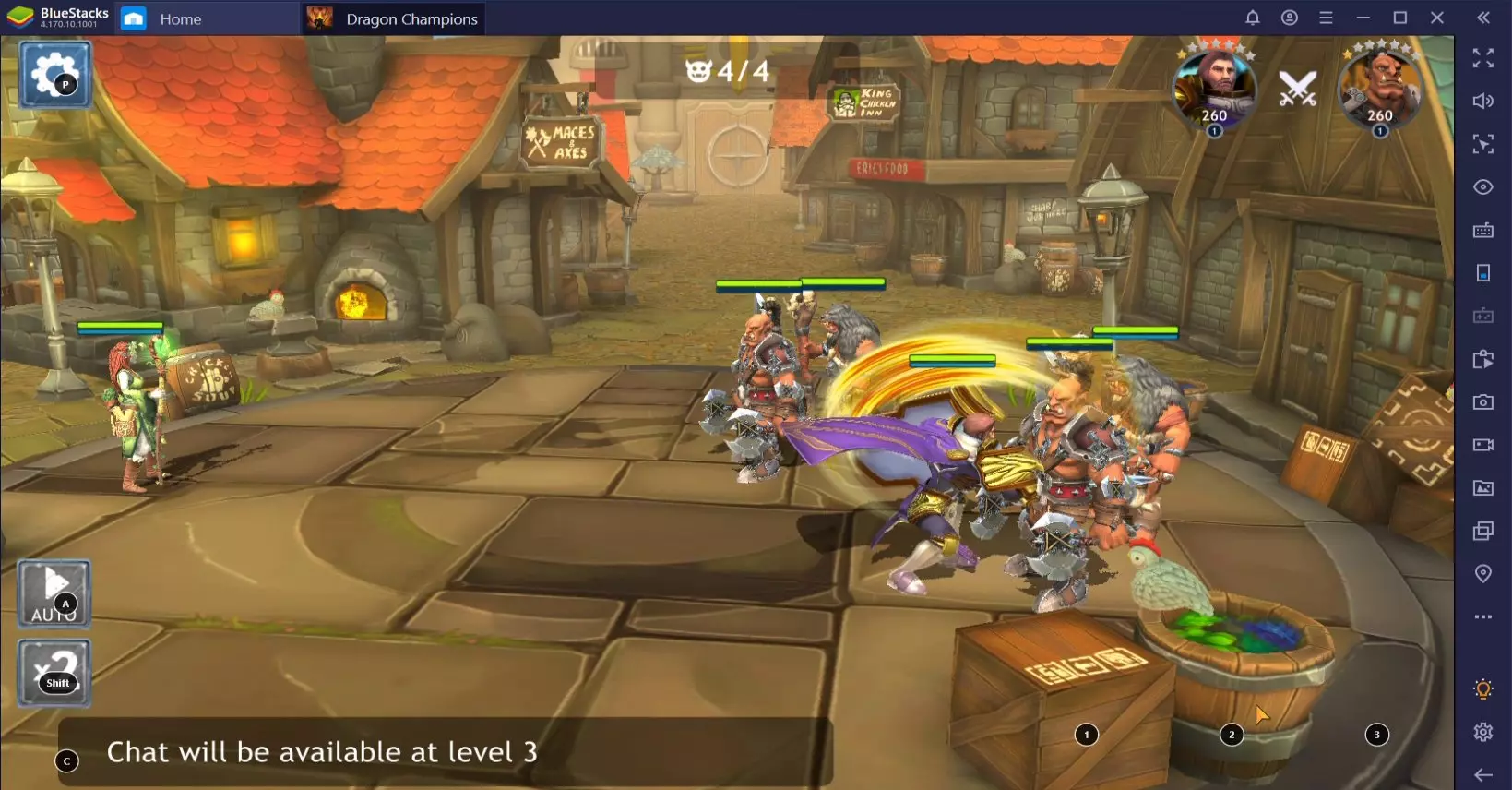The height and width of the screenshot is (790, 1512).
Task: Select the orc enemy portrait
Action: coord(1379,88)
